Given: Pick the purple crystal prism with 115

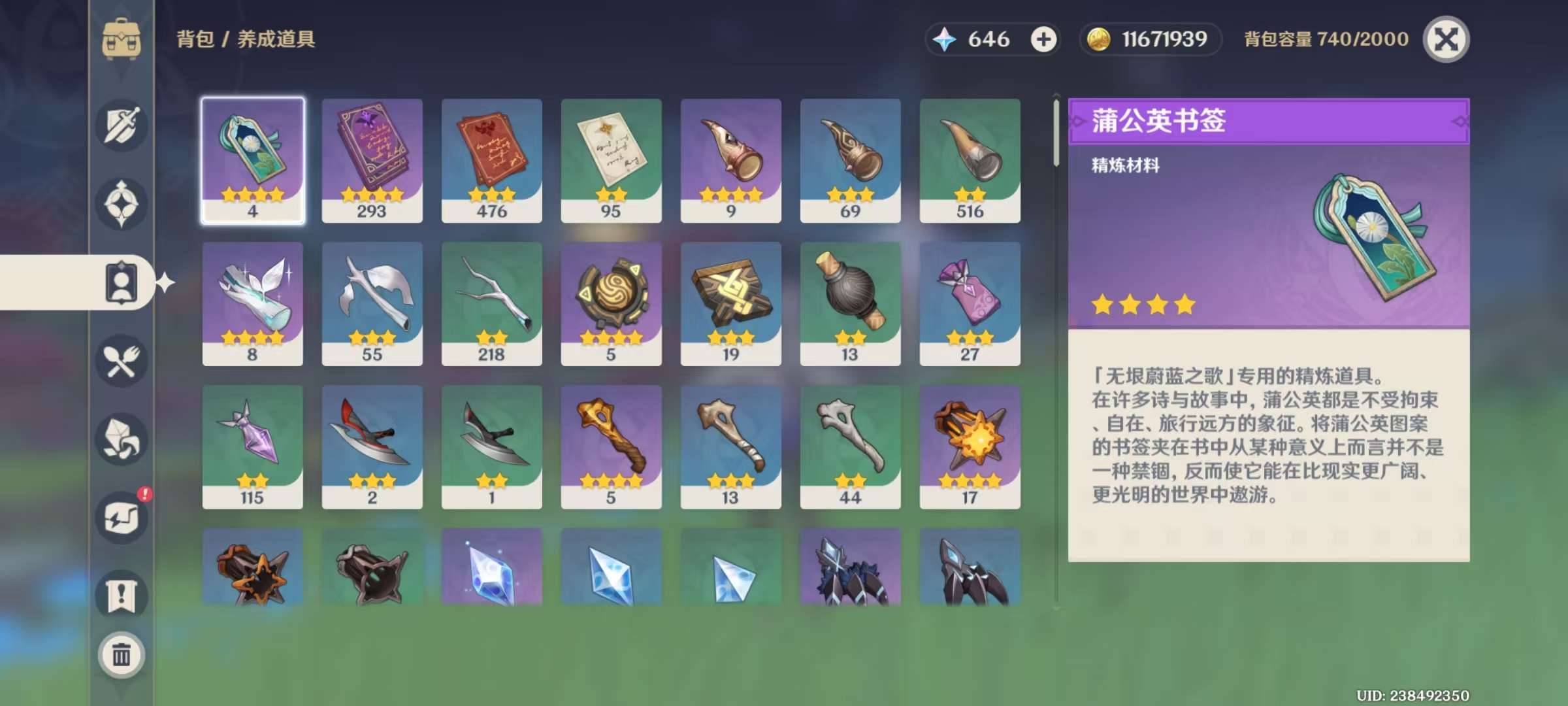Looking at the screenshot, I should coord(253,446).
